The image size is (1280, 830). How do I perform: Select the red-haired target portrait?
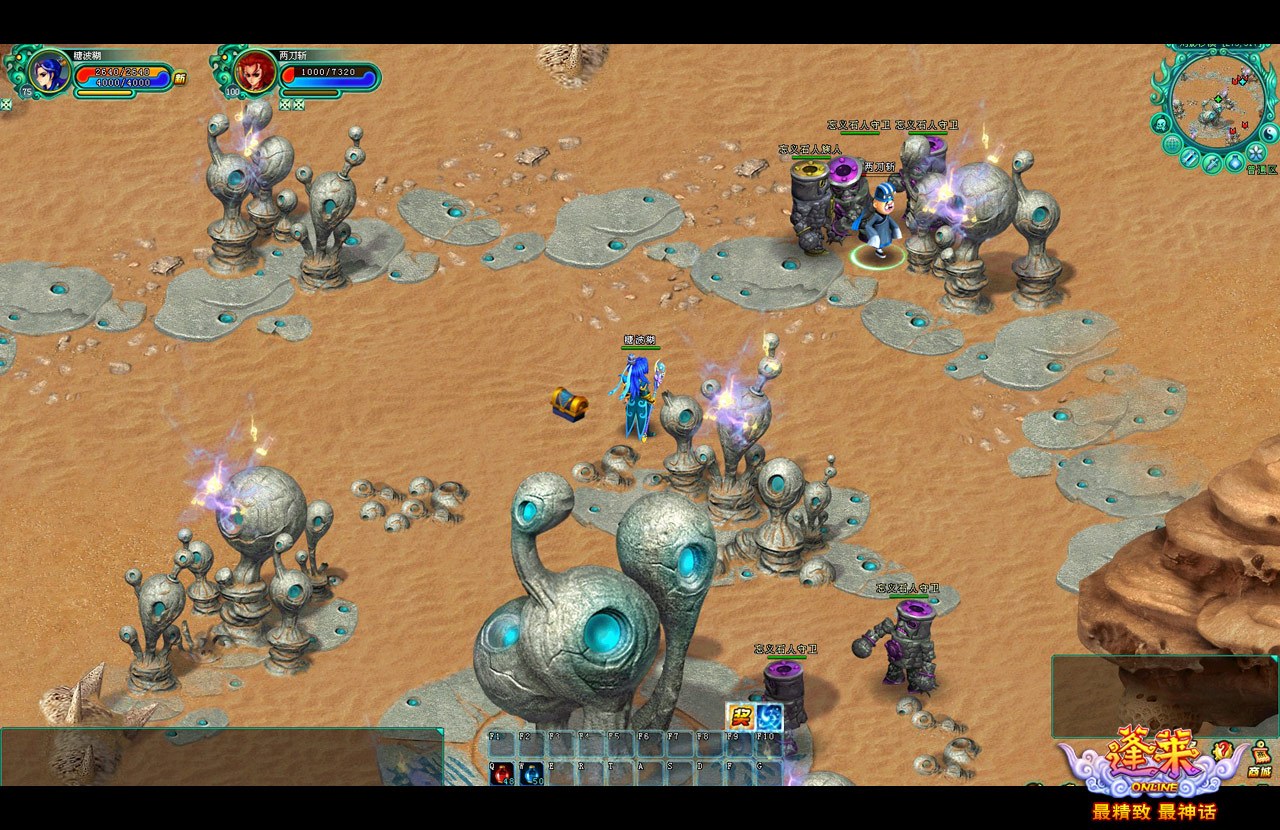coord(254,72)
